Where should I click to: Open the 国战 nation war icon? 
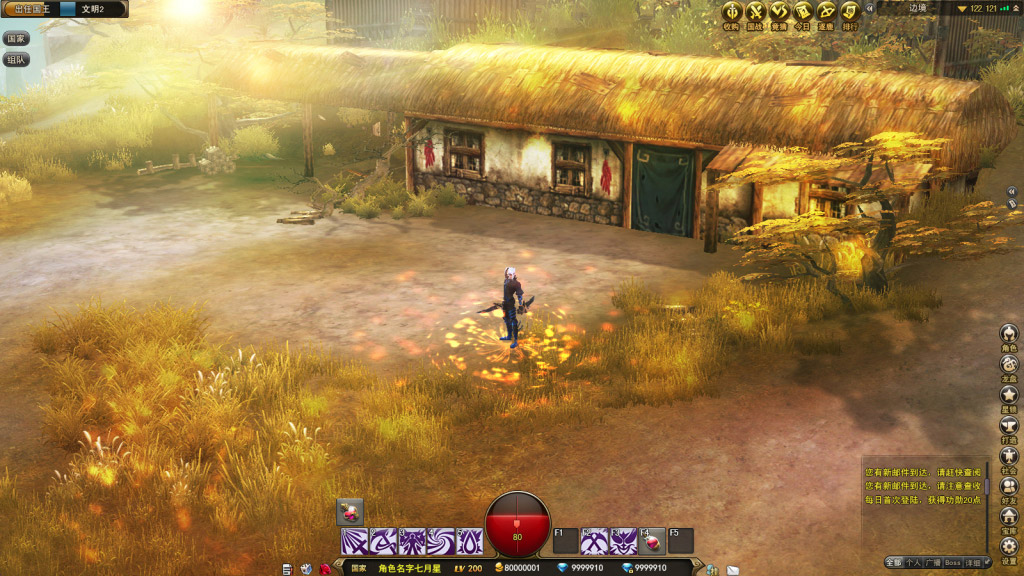tap(755, 11)
